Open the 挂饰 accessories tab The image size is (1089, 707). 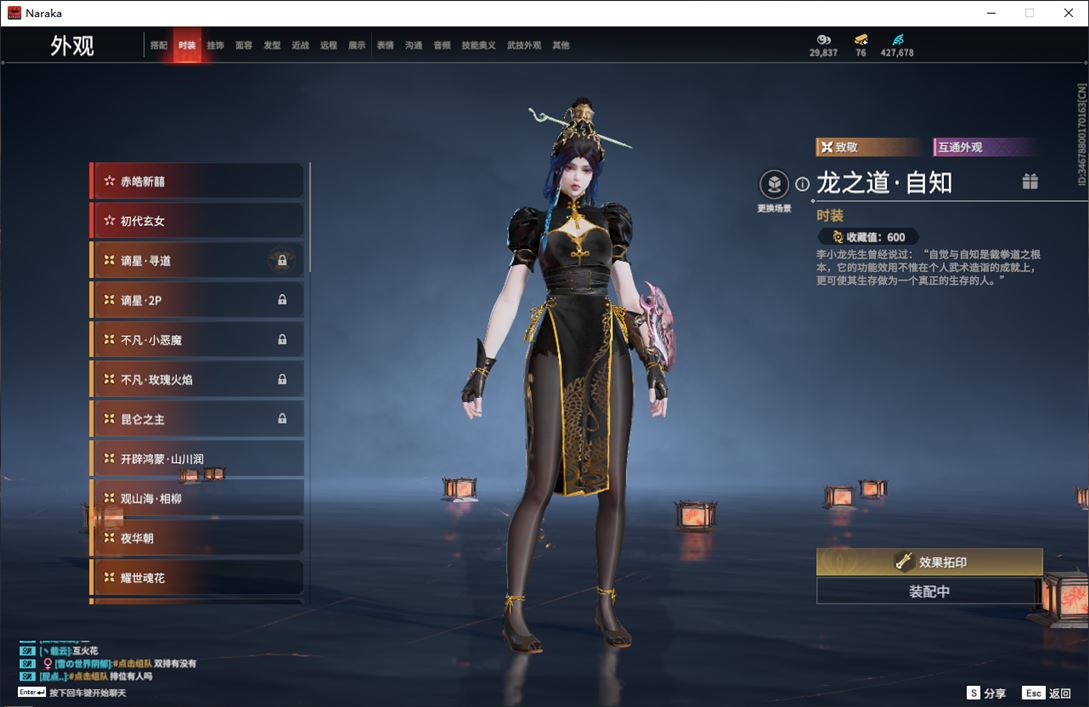click(215, 46)
